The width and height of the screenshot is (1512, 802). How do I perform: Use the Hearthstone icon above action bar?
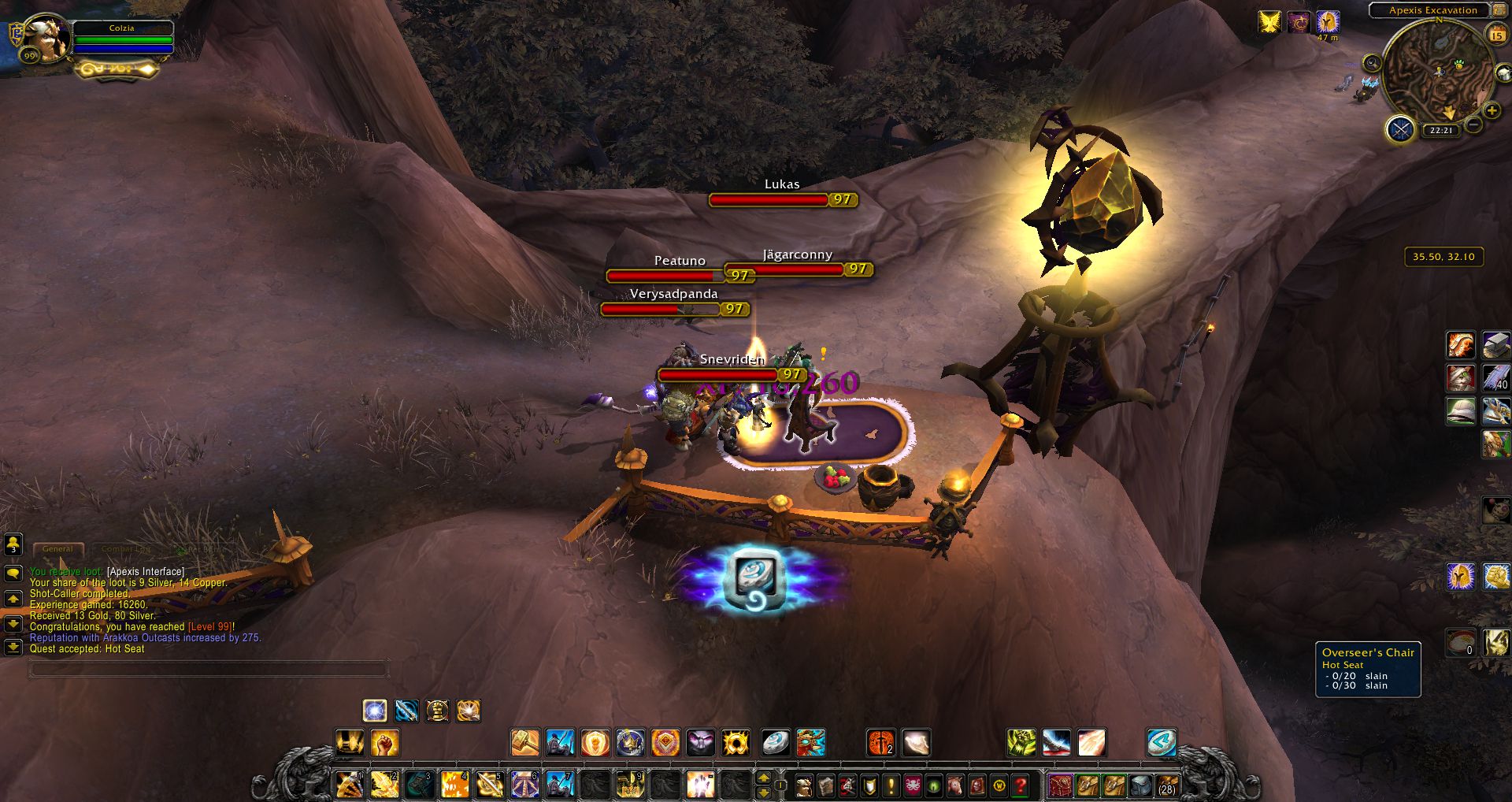point(776,742)
